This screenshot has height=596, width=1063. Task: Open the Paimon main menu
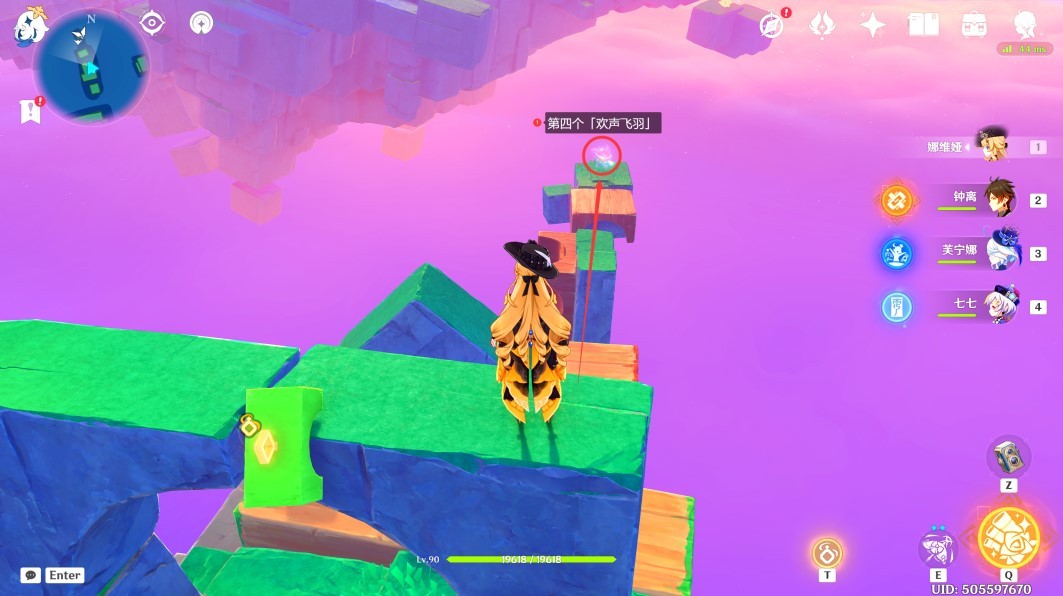pos(30,26)
